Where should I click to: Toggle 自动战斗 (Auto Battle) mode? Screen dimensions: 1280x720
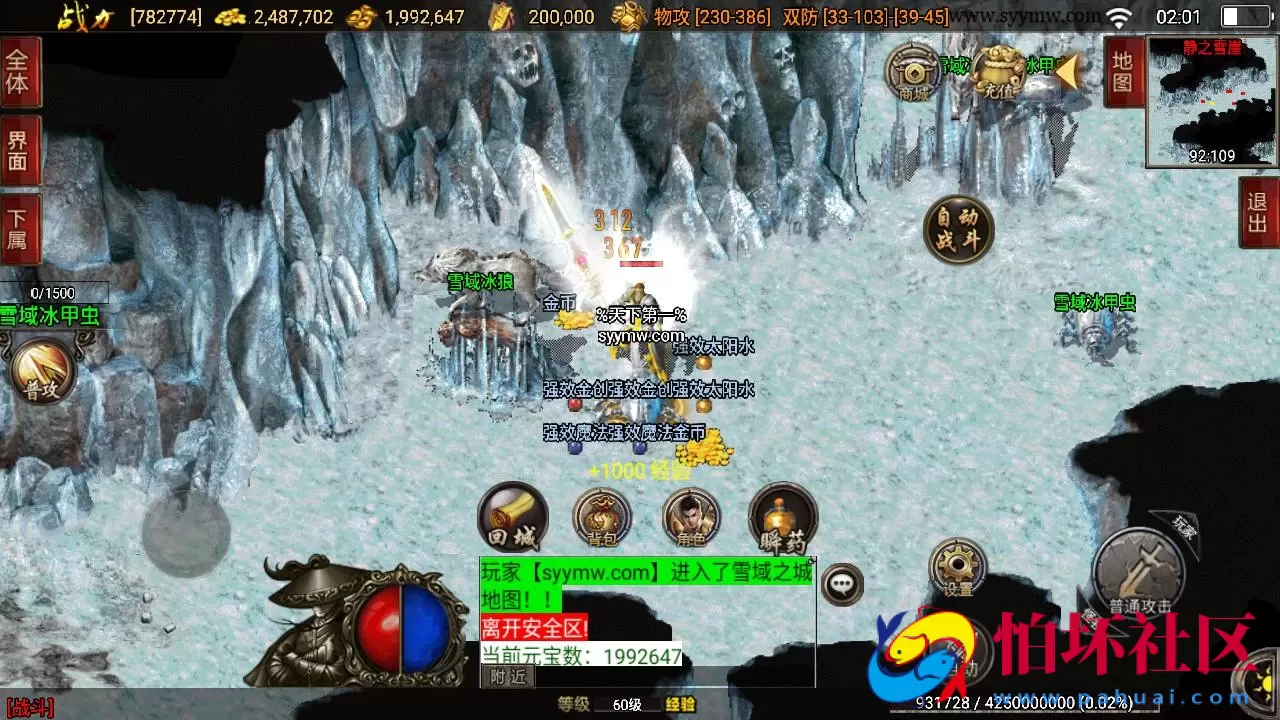957,228
